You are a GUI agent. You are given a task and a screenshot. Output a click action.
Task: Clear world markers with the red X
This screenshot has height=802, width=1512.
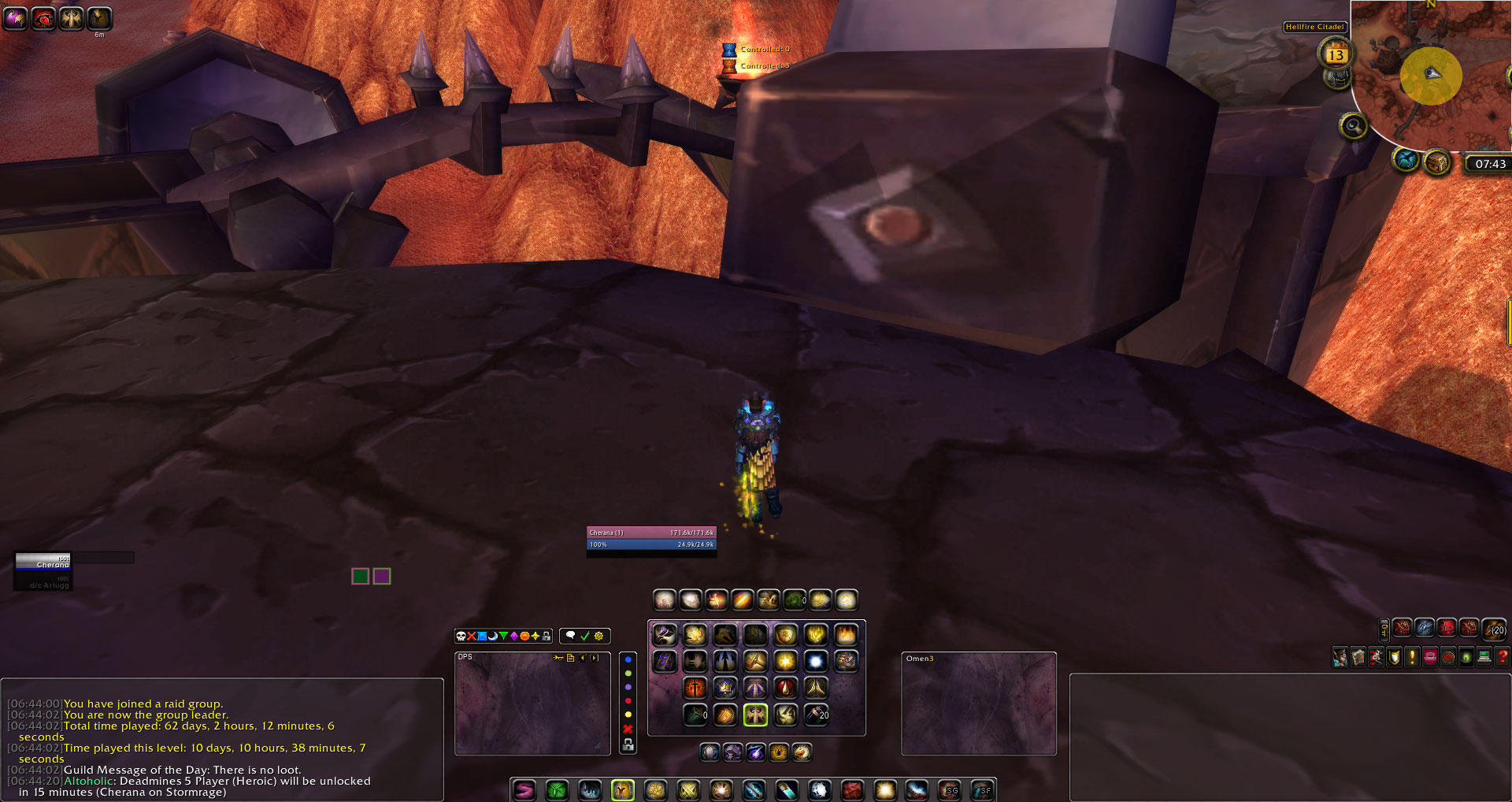[628, 729]
